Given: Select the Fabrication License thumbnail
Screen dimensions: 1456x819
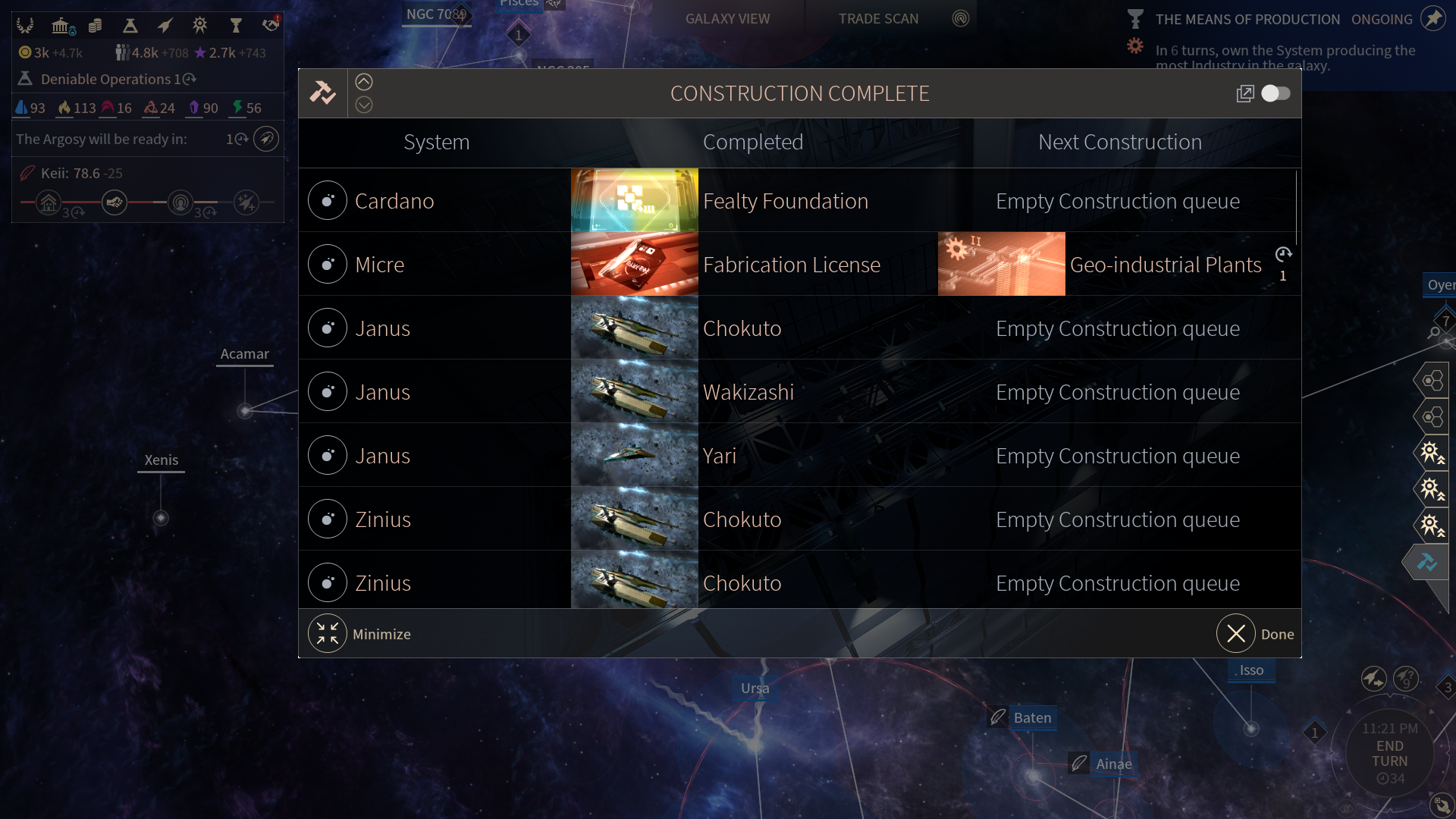Looking at the screenshot, I should [634, 264].
